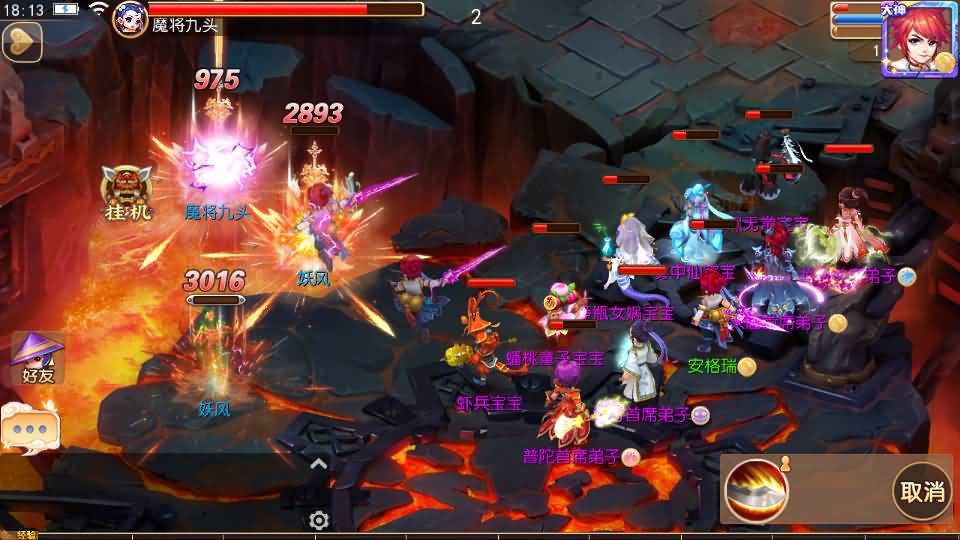Expand the panel with the up chevron

click(x=319, y=463)
